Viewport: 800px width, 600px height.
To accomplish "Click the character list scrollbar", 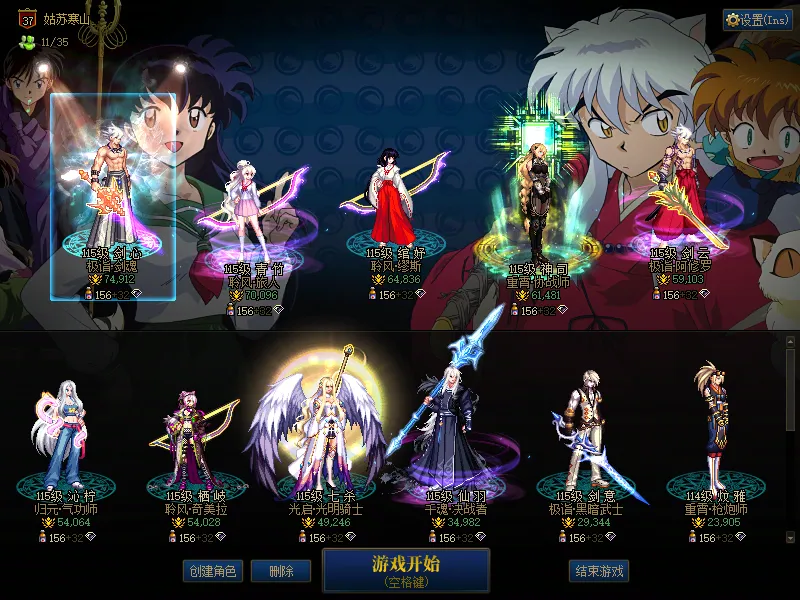I will (x=790, y=390).
